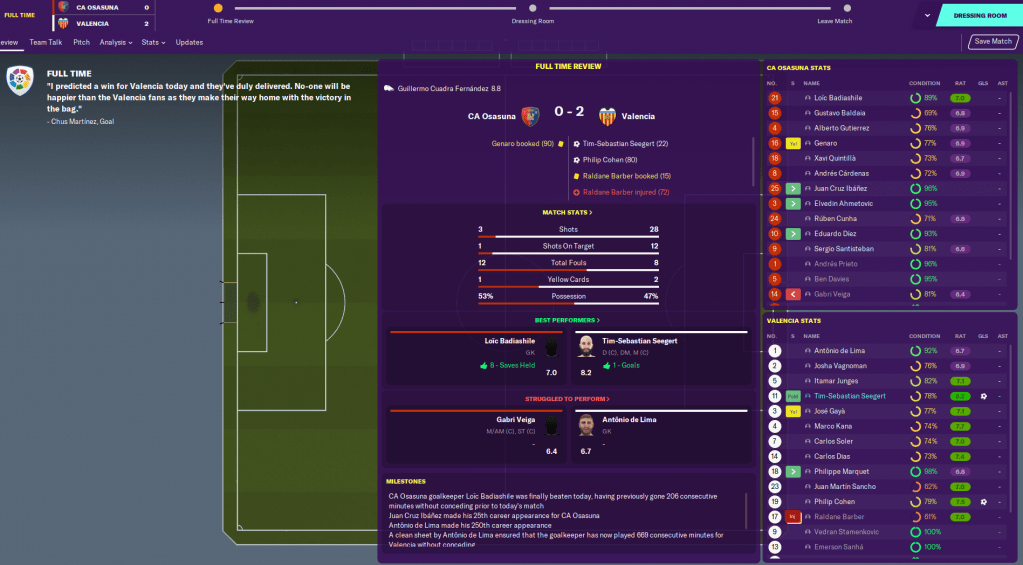Open the dropdown arrow beside Dressing Room
Image resolution: width=1023 pixels, height=565 pixels.
928,15
